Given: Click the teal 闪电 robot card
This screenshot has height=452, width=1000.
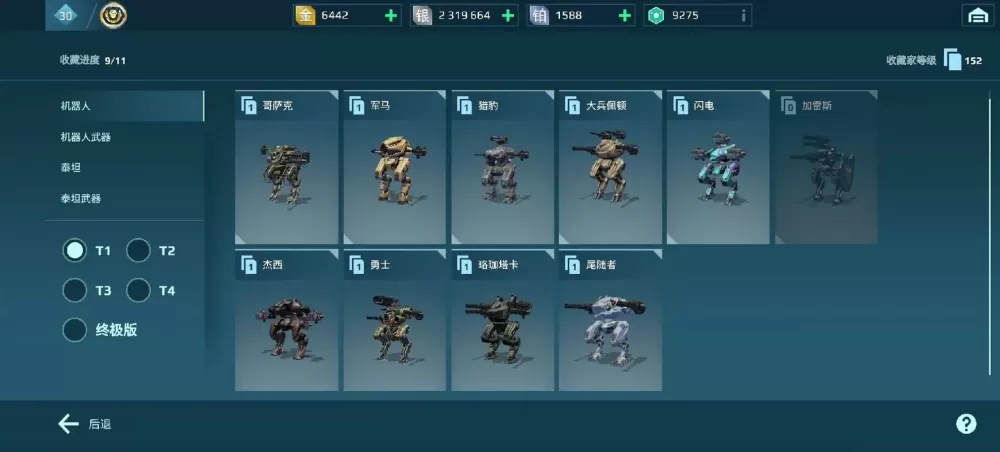Looking at the screenshot, I should 718,168.
